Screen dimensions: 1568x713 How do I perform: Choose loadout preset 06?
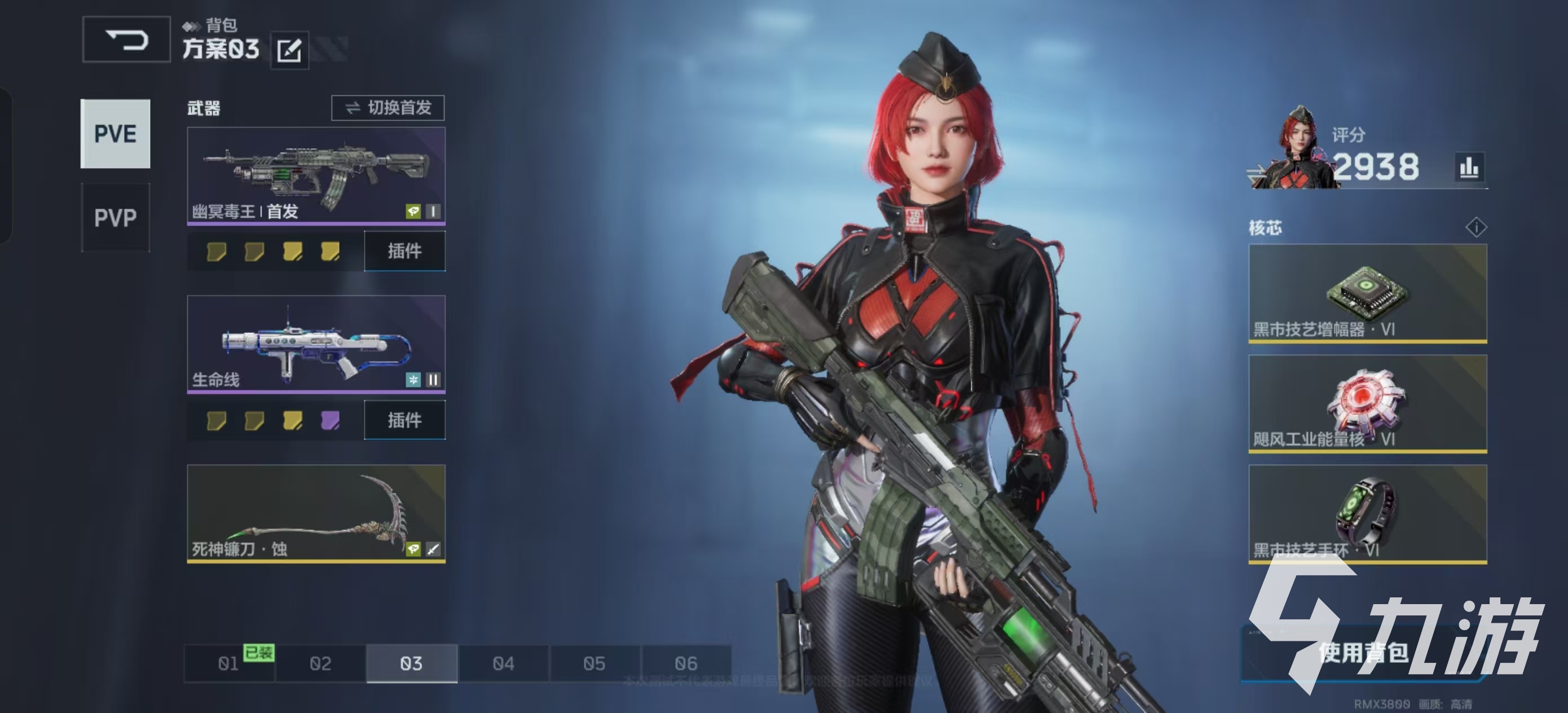(x=686, y=663)
